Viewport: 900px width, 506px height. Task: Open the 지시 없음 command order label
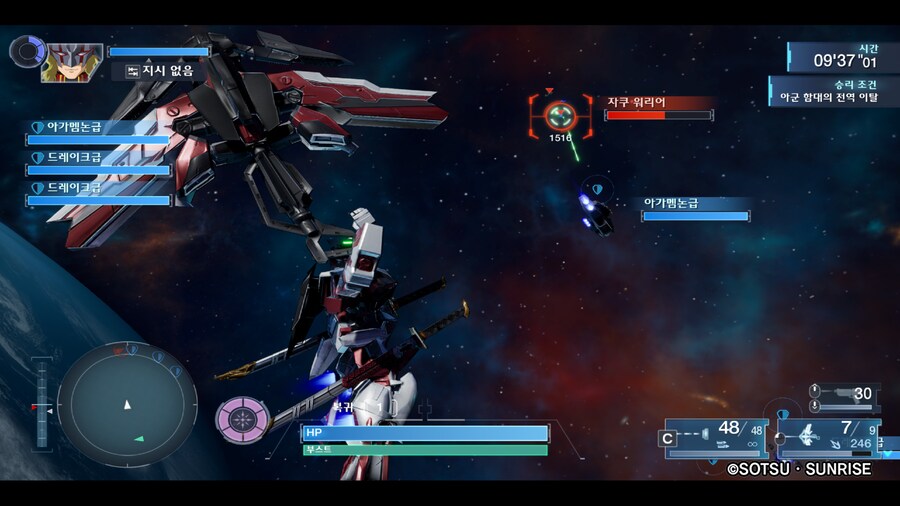click(x=160, y=71)
